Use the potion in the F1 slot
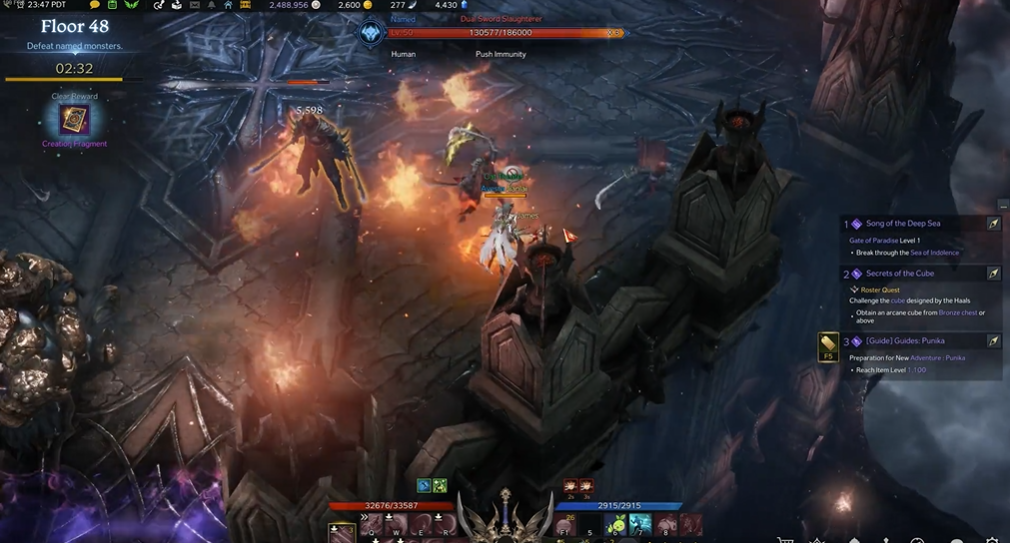 (x=569, y=525)
